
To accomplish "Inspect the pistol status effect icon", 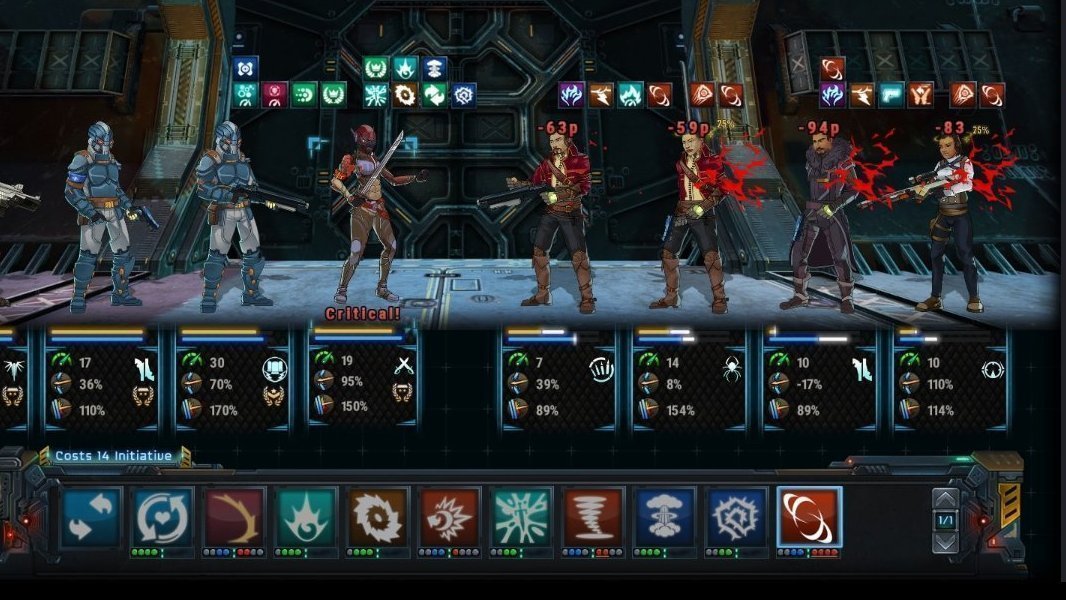I will (891, 95).
